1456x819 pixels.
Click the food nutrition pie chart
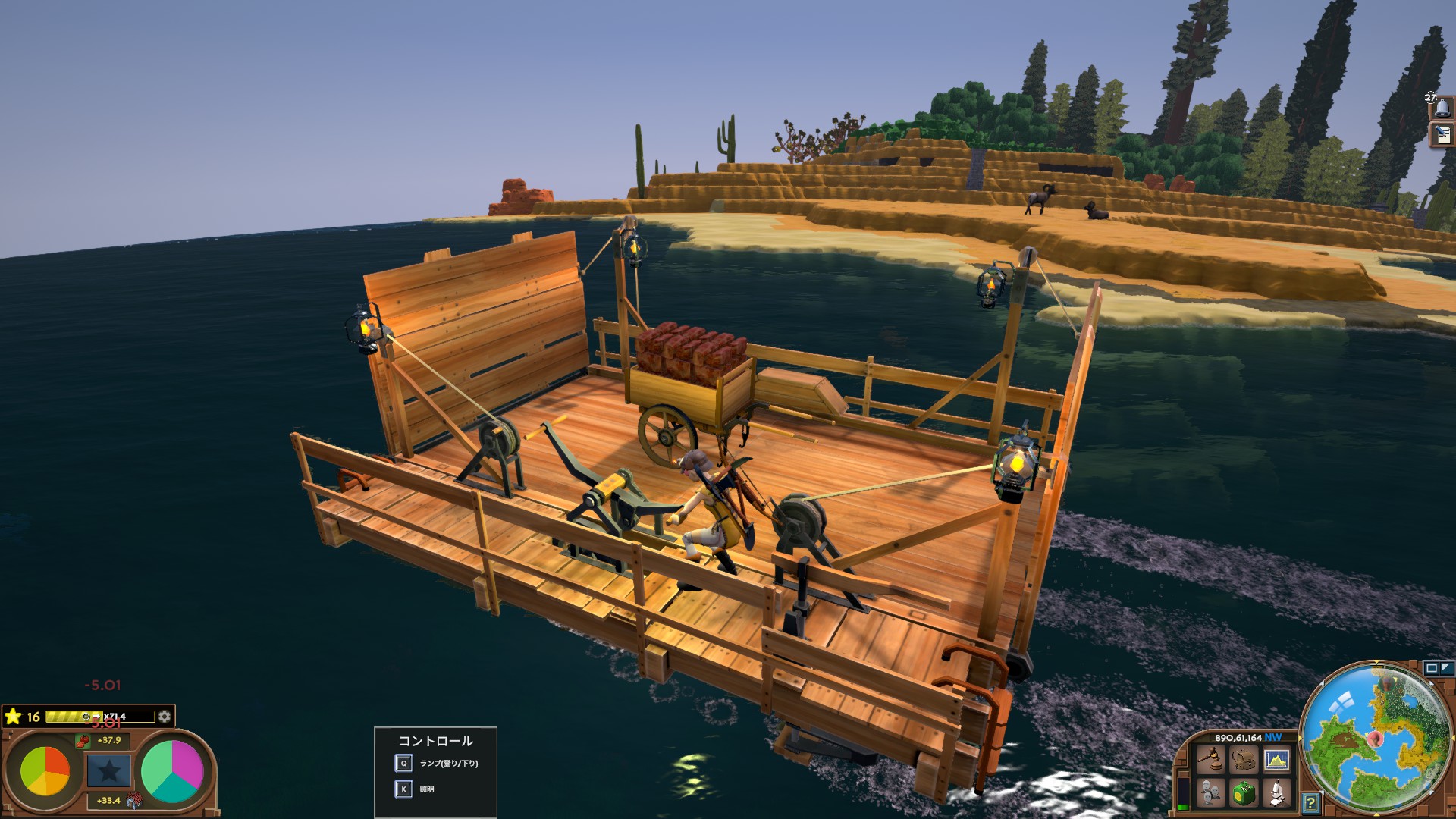pos(45,771)
